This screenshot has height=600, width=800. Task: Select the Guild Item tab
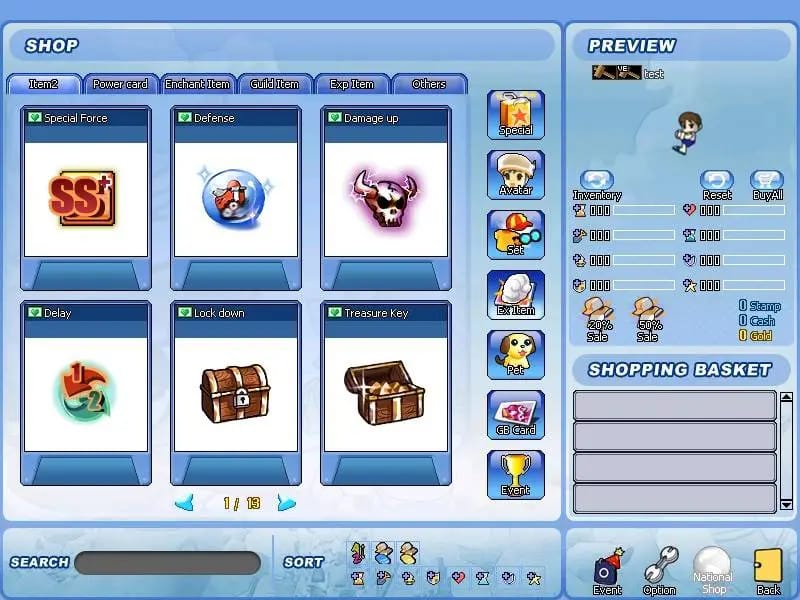(x=275, y=84)
